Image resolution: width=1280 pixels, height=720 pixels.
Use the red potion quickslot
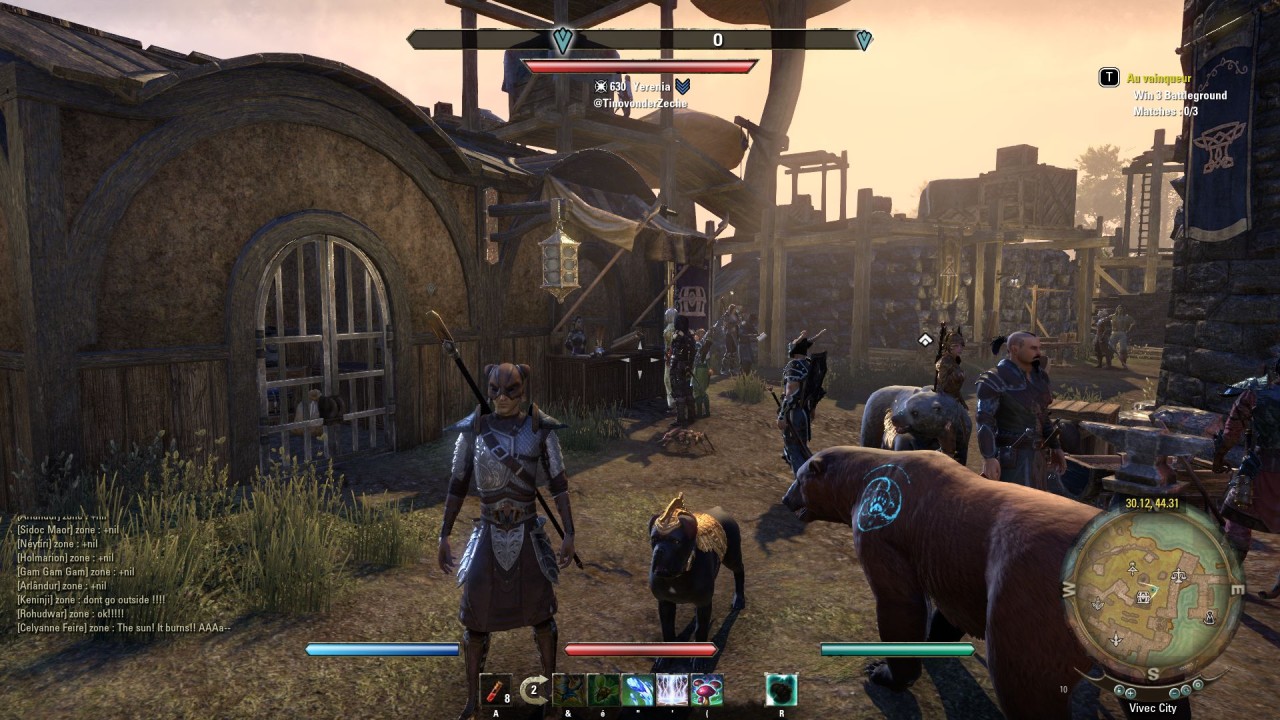click(495, 690)
